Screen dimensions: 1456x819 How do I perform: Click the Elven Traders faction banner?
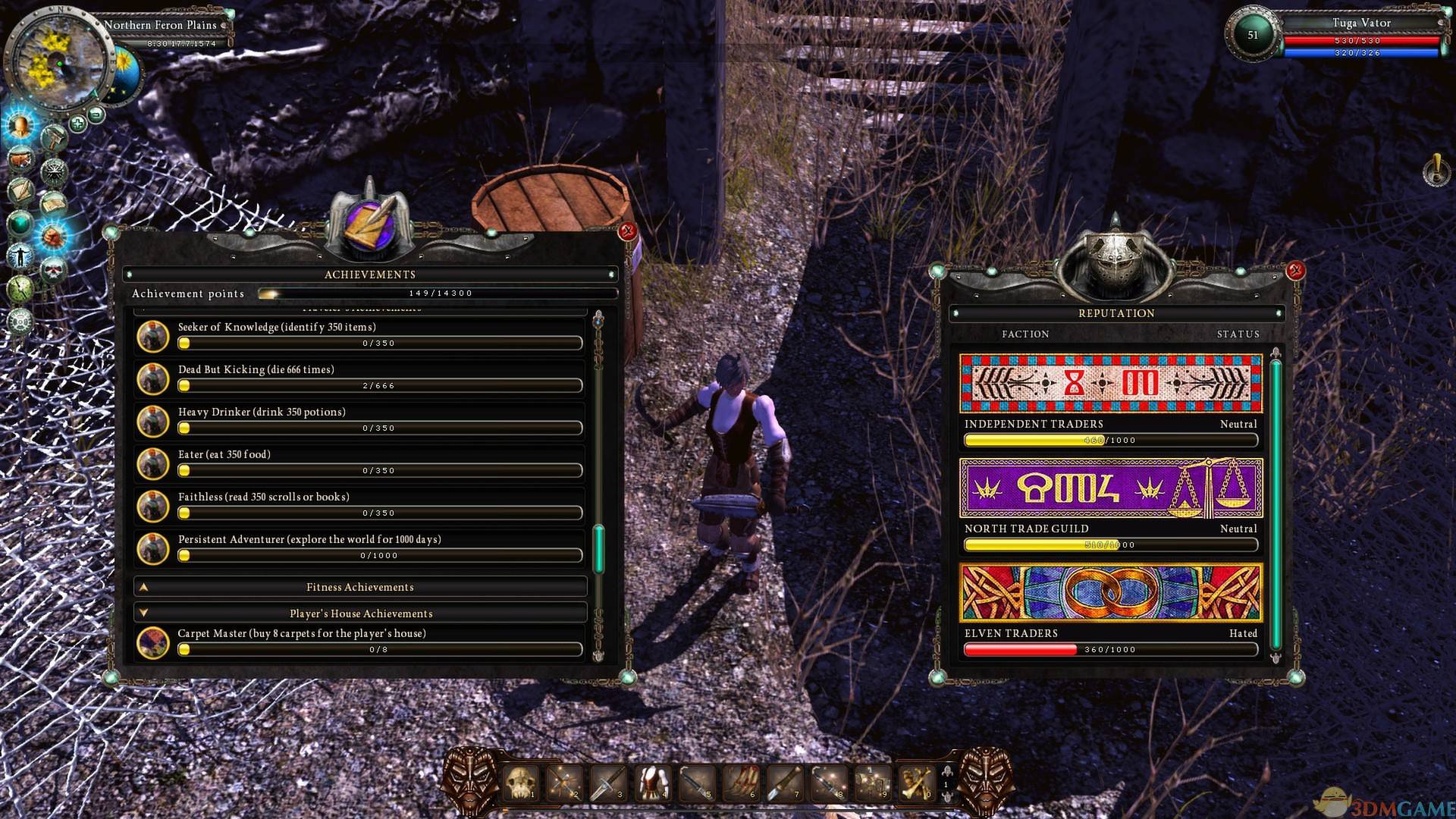[1111, 592]
